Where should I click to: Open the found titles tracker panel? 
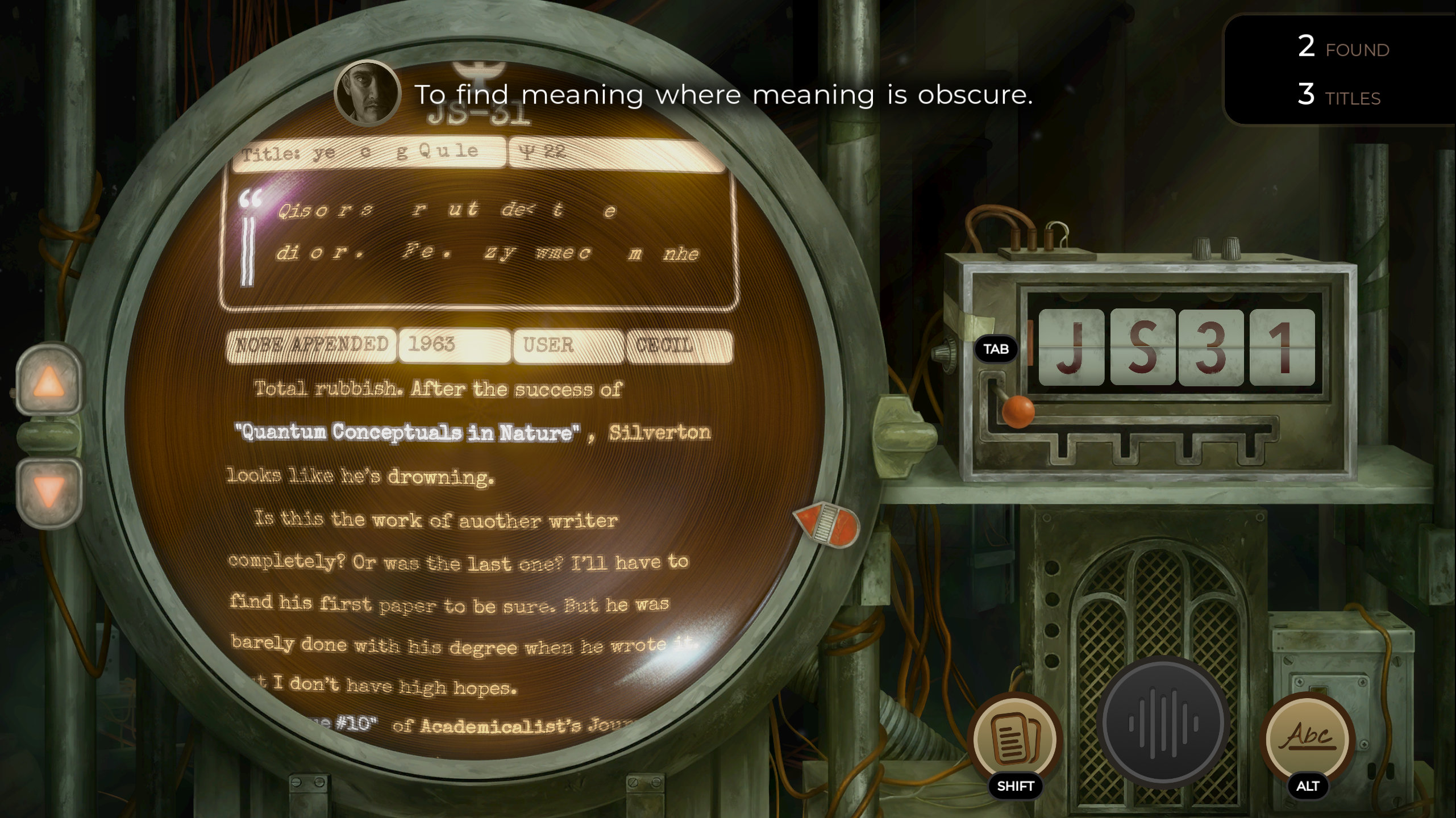point(1342,70)
